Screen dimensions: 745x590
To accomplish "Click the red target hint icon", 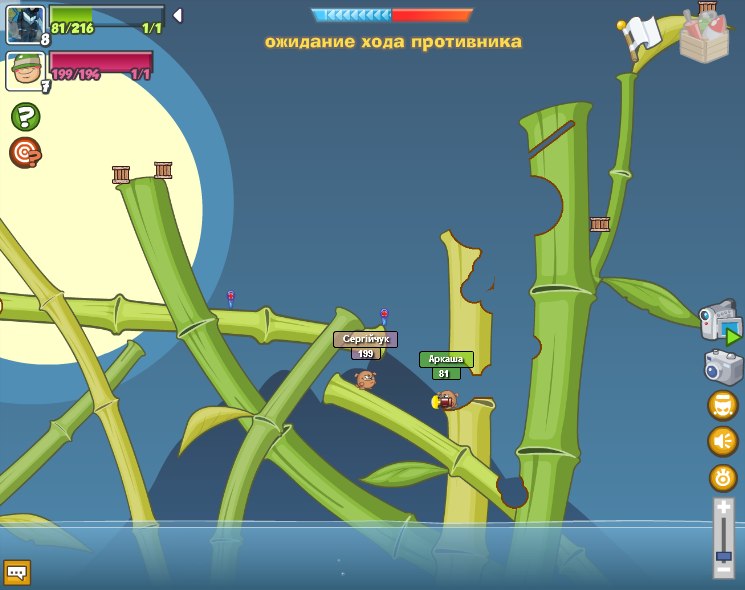I will [25, 153].
